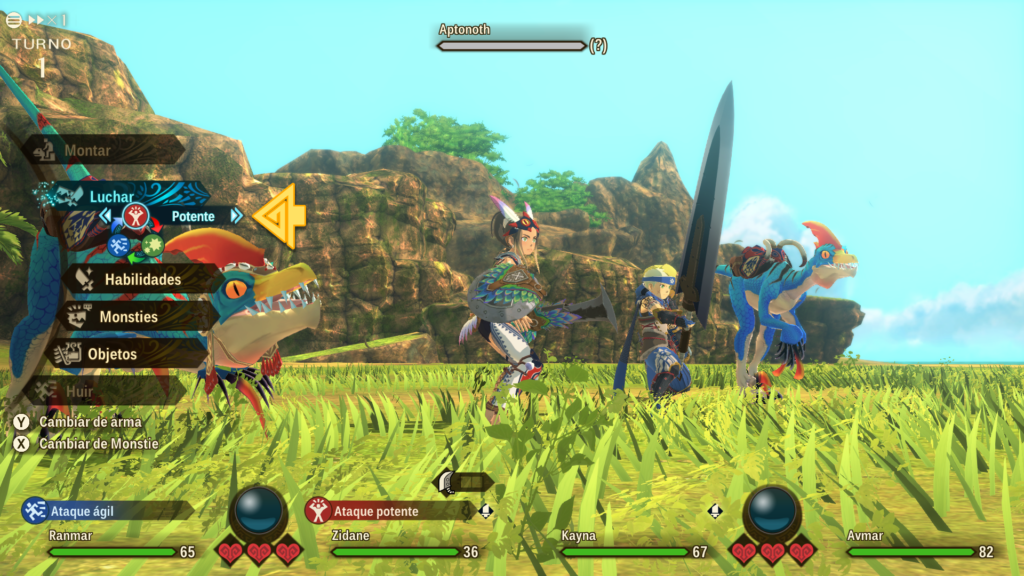Click the right arrow beside Potente
The height and width of the screenshot is (576, 1024).
(x=237, y=215)
